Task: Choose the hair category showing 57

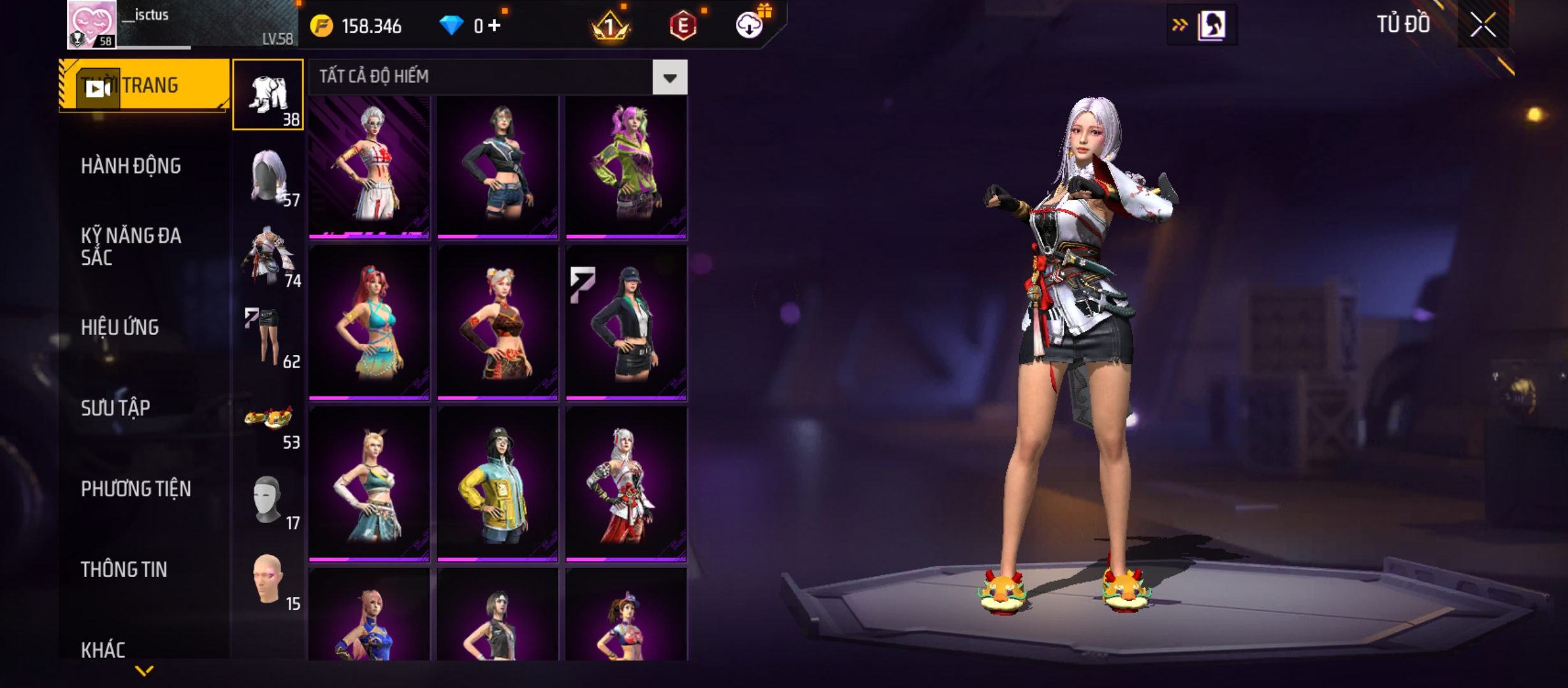Action: pyautogui.click(x=268, y=176)
